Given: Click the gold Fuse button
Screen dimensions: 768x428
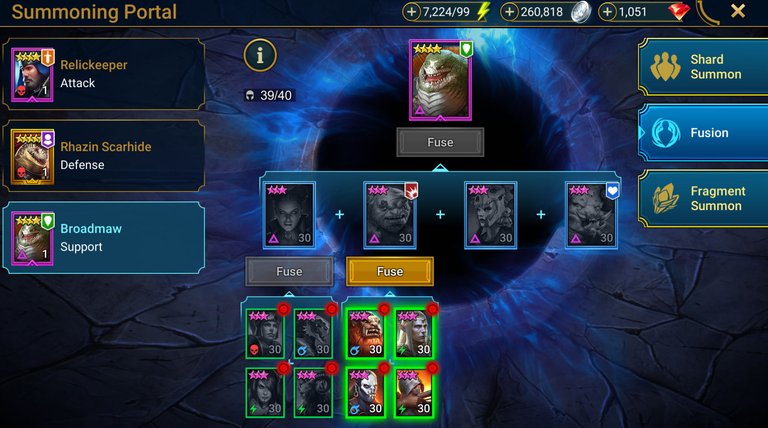Looking at the screenshot, I should [390, 271].
